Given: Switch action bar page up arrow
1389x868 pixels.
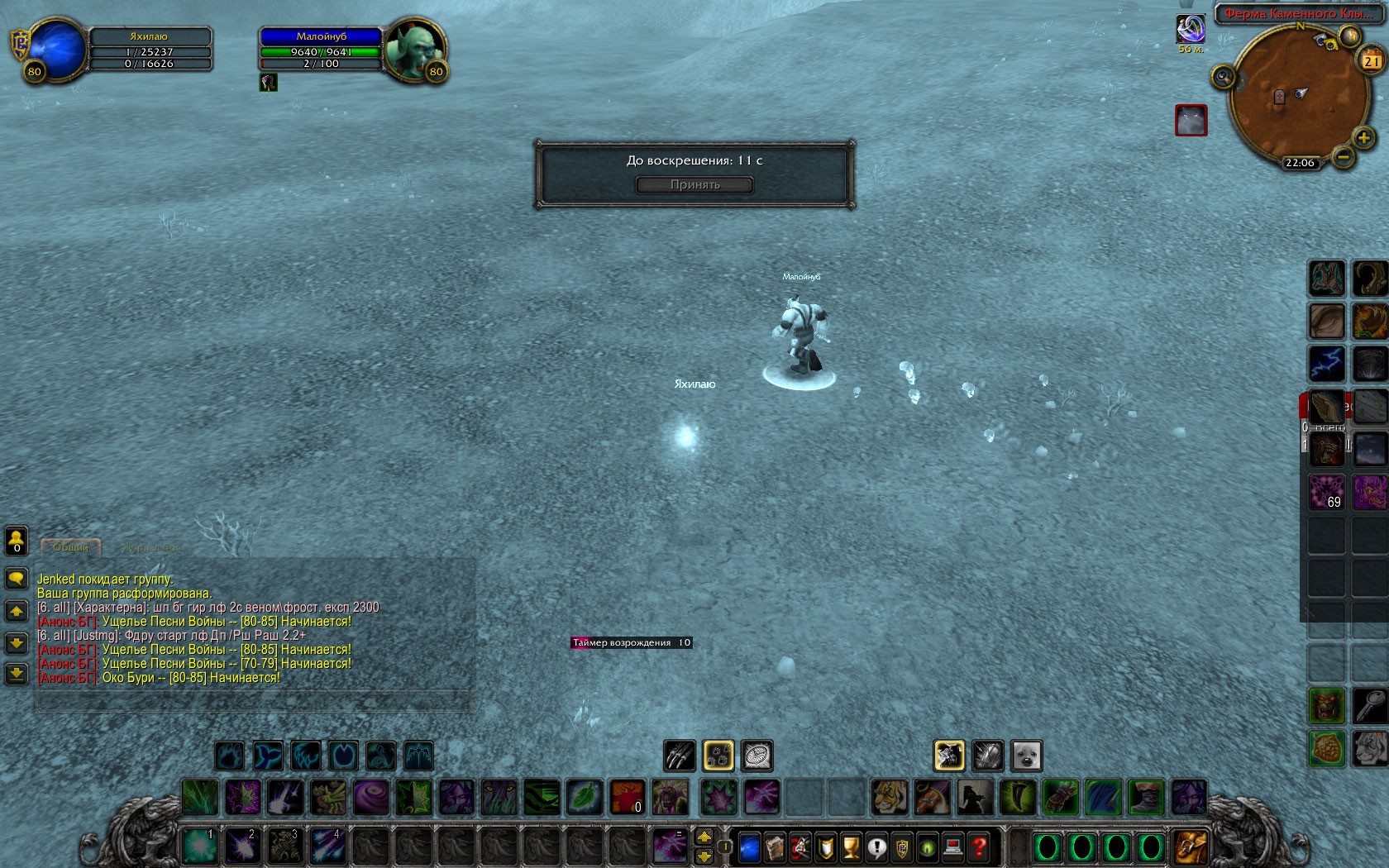Looking at the screenshot, I should pyautogui.click(x=704, y=837).
